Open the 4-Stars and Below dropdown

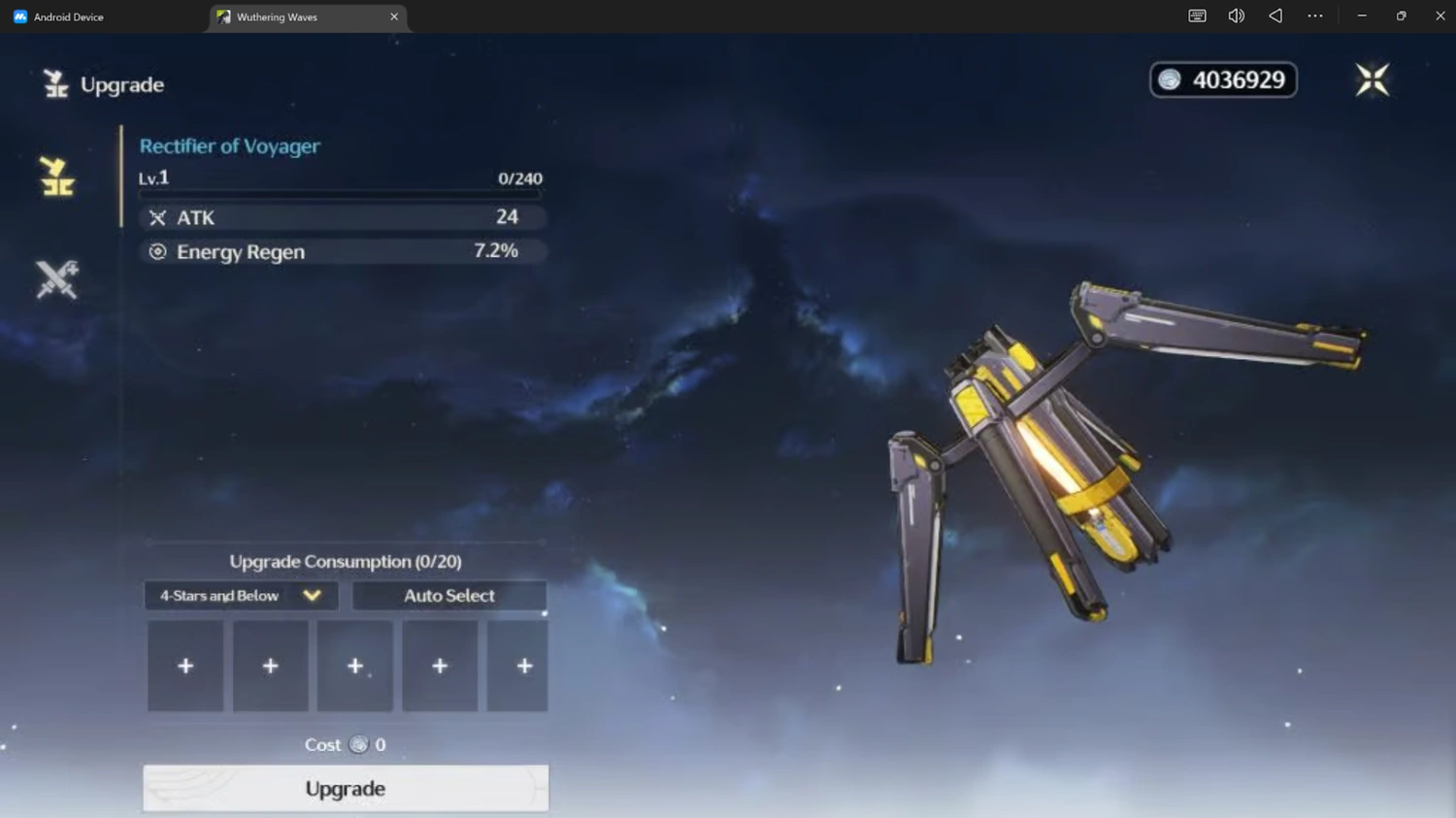point(241,595)
